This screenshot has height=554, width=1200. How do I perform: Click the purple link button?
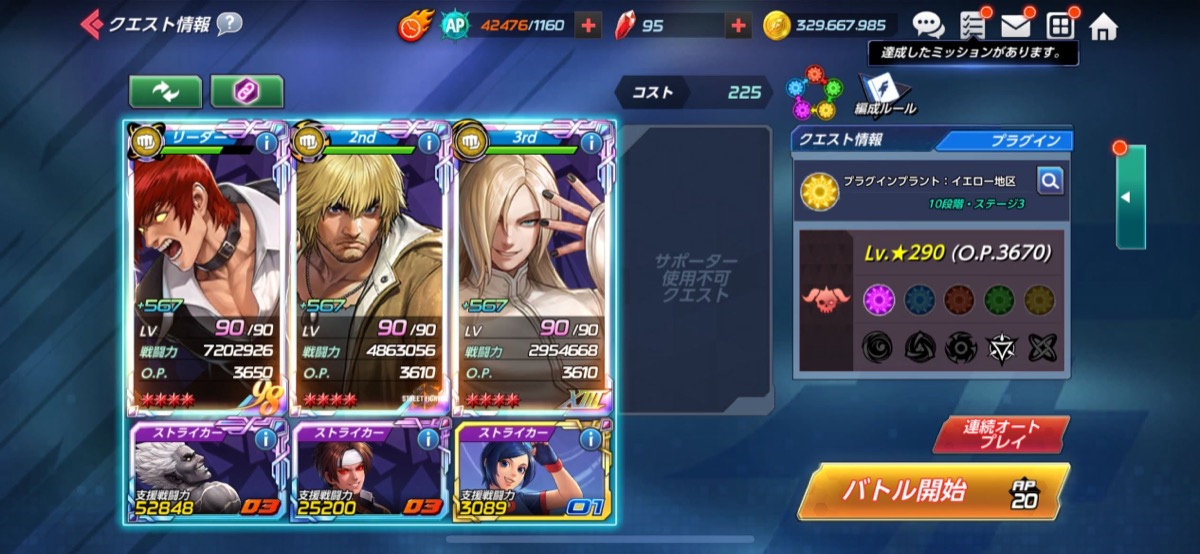[x=246, y=91]
